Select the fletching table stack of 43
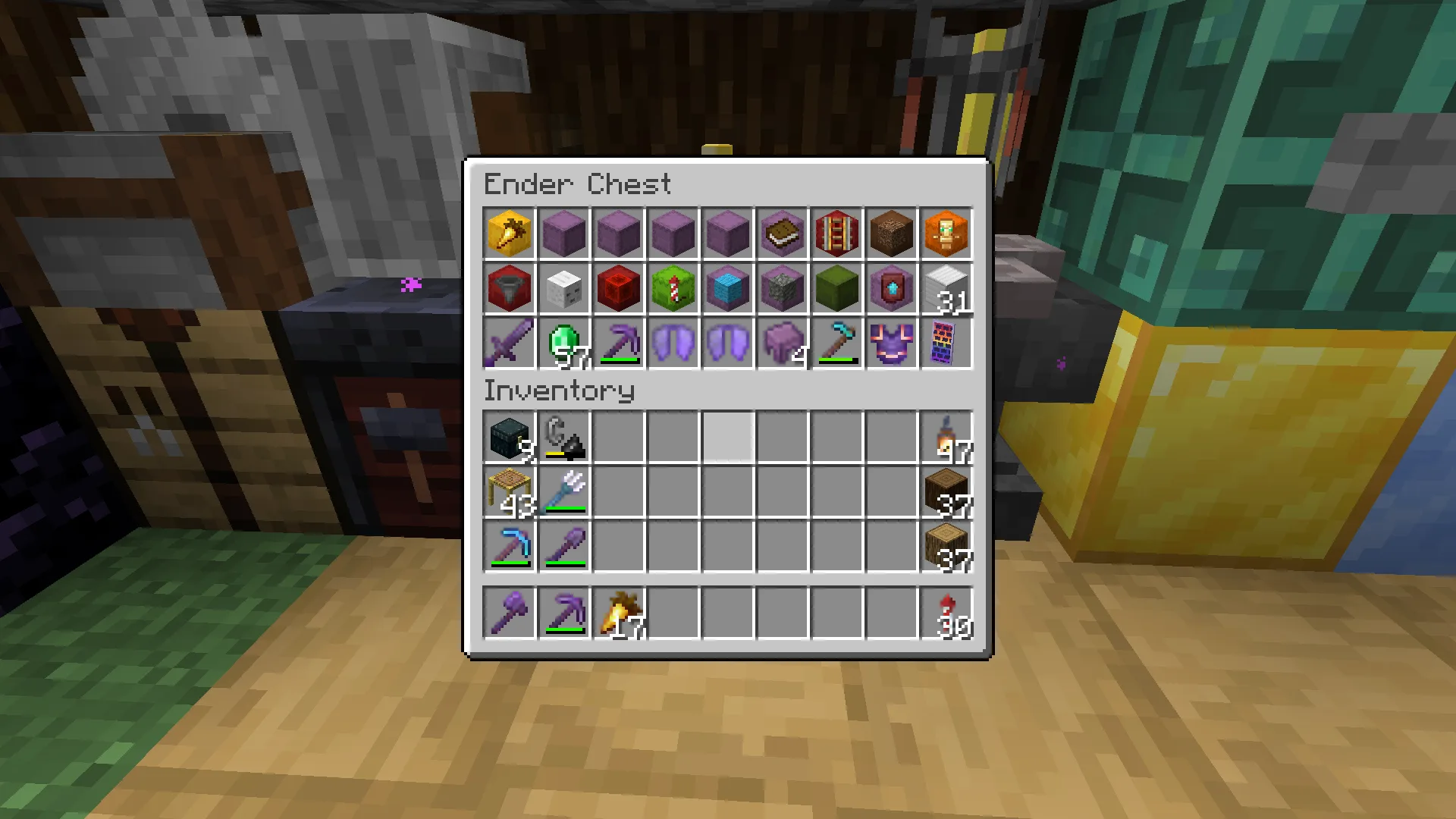This screenshot has height=819, width=1456. click(x=509, y=491)
